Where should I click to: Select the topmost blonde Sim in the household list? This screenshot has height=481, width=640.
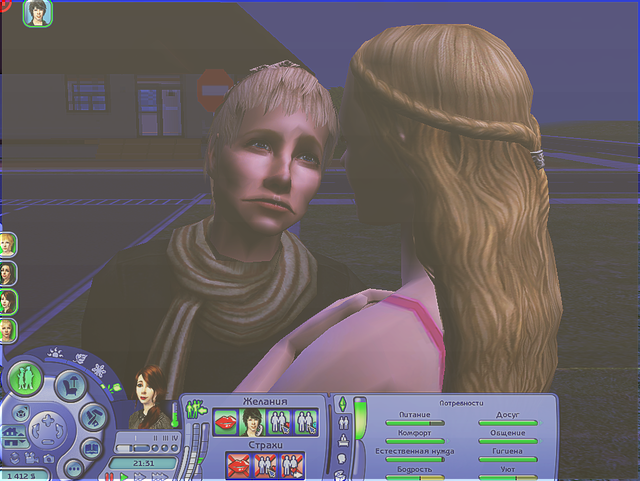tap(7, 245)
